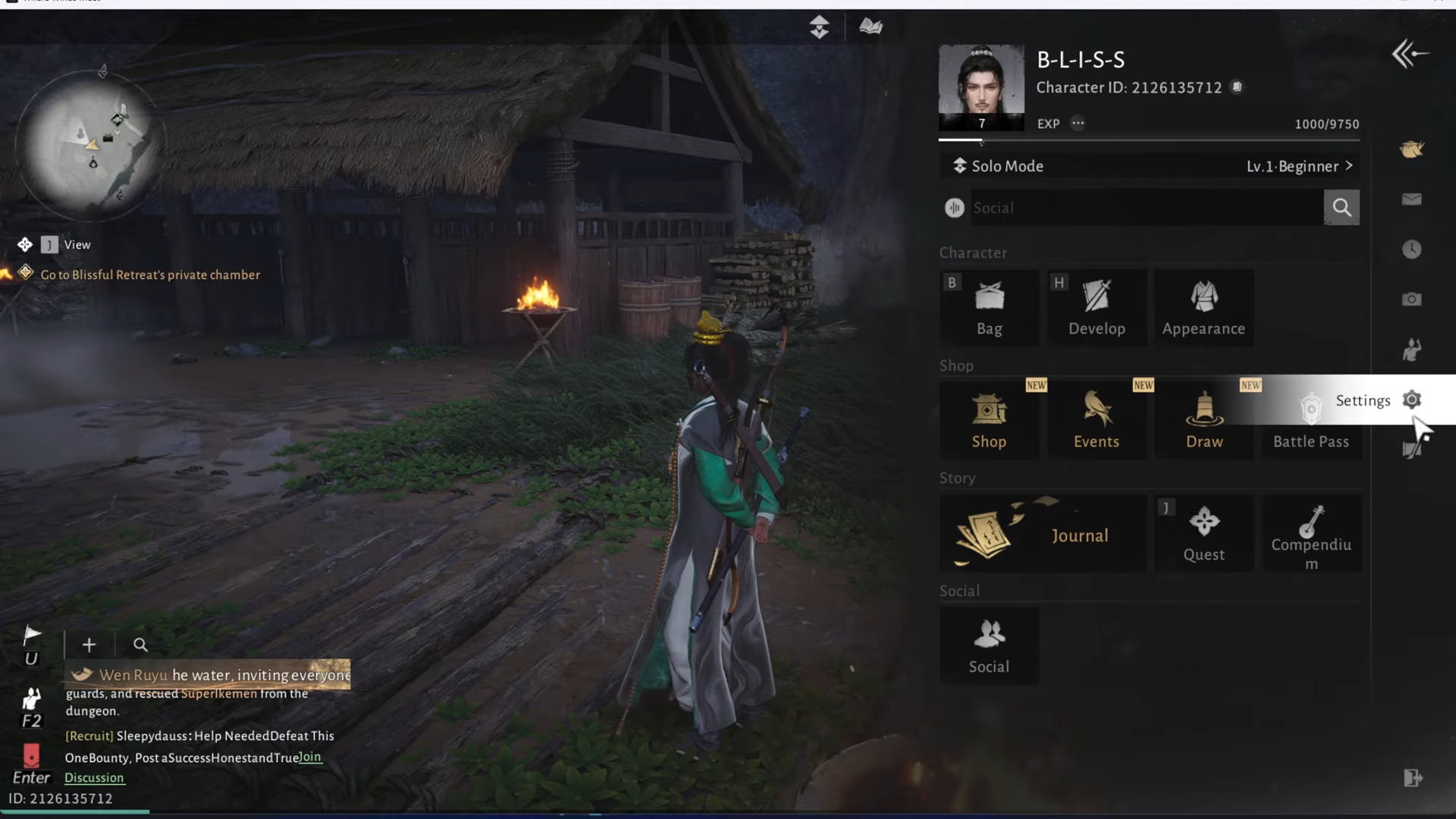Open the Journal
This screenshot has height=819, width=1456.
(x=1043, y=534)
